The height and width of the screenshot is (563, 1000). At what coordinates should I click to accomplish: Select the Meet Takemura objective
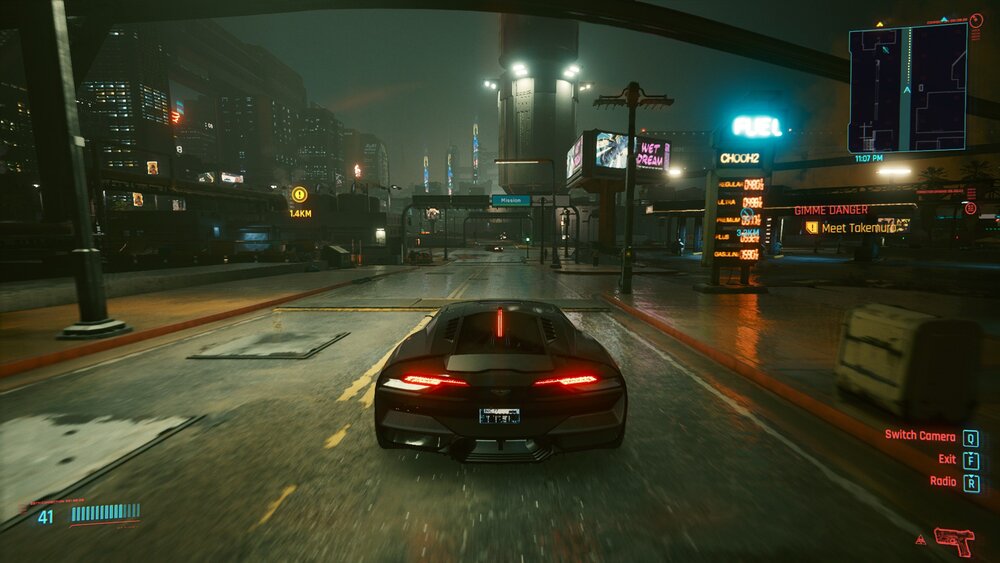[856, 228]
